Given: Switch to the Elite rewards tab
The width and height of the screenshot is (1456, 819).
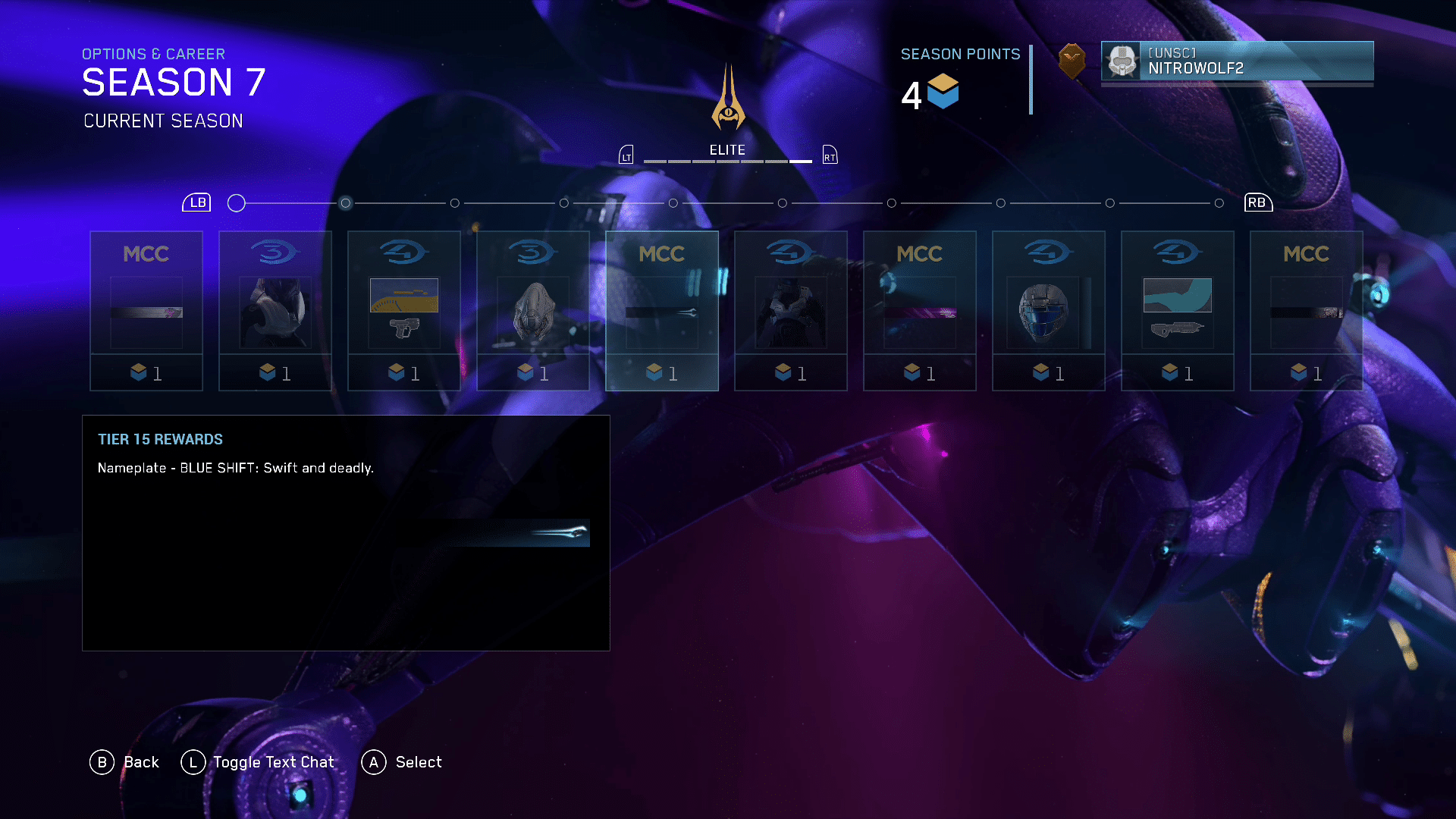Looking at the screenshot, I should (727, 151).
